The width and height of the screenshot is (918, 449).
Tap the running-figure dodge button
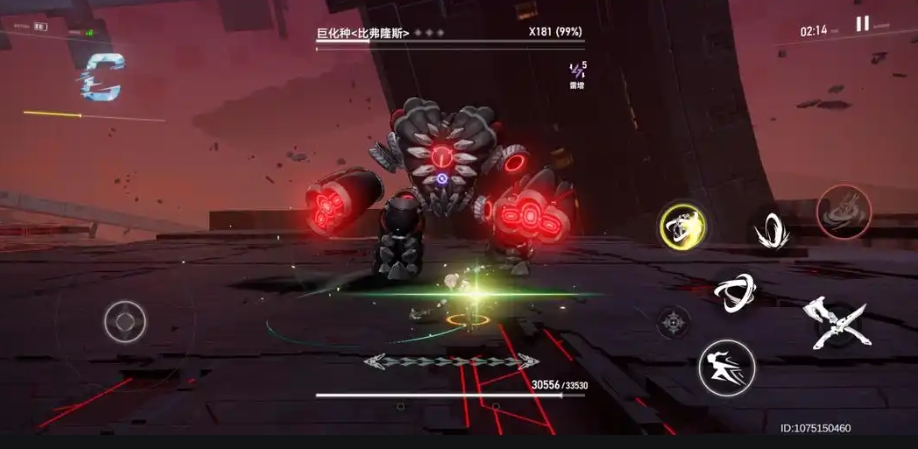click(726, 367)
